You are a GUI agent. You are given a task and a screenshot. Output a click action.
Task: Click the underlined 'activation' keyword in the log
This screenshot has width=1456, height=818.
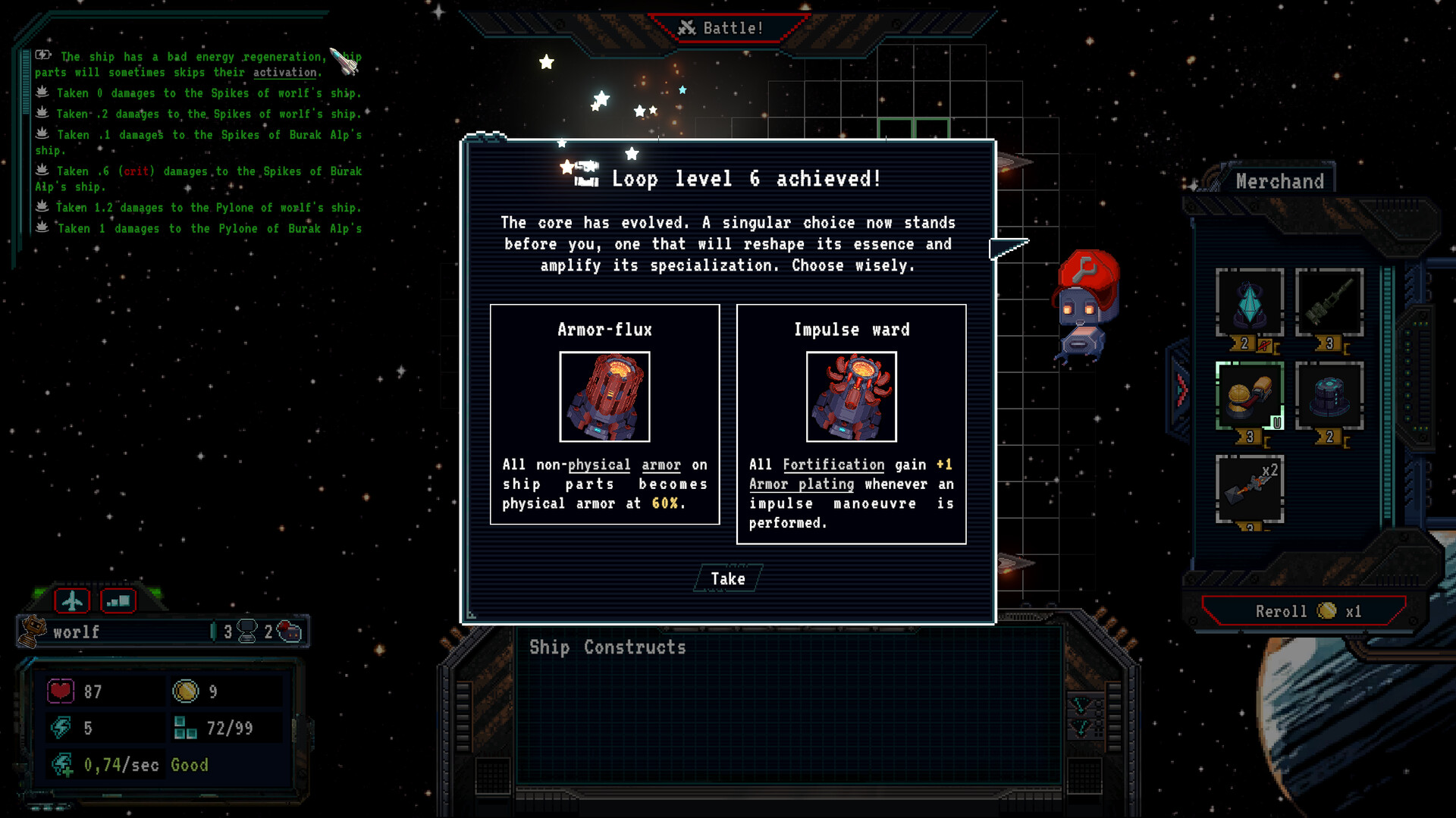(x=284, y=73)
